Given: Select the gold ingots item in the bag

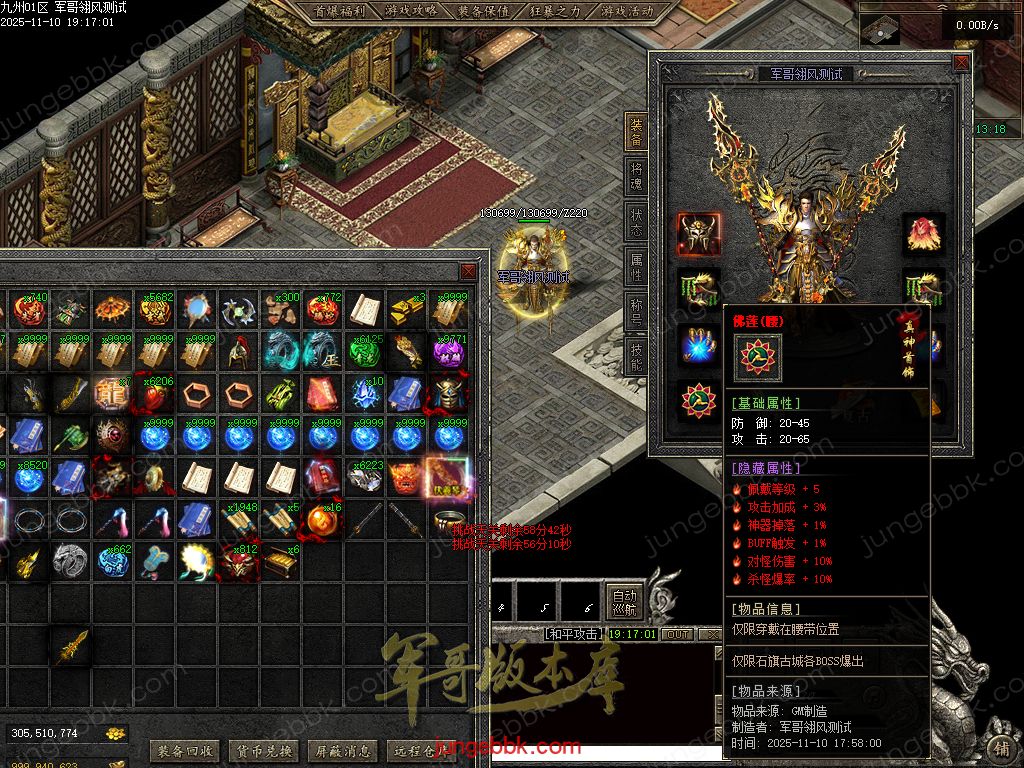Looking at the screenshot, I should 406,310.
